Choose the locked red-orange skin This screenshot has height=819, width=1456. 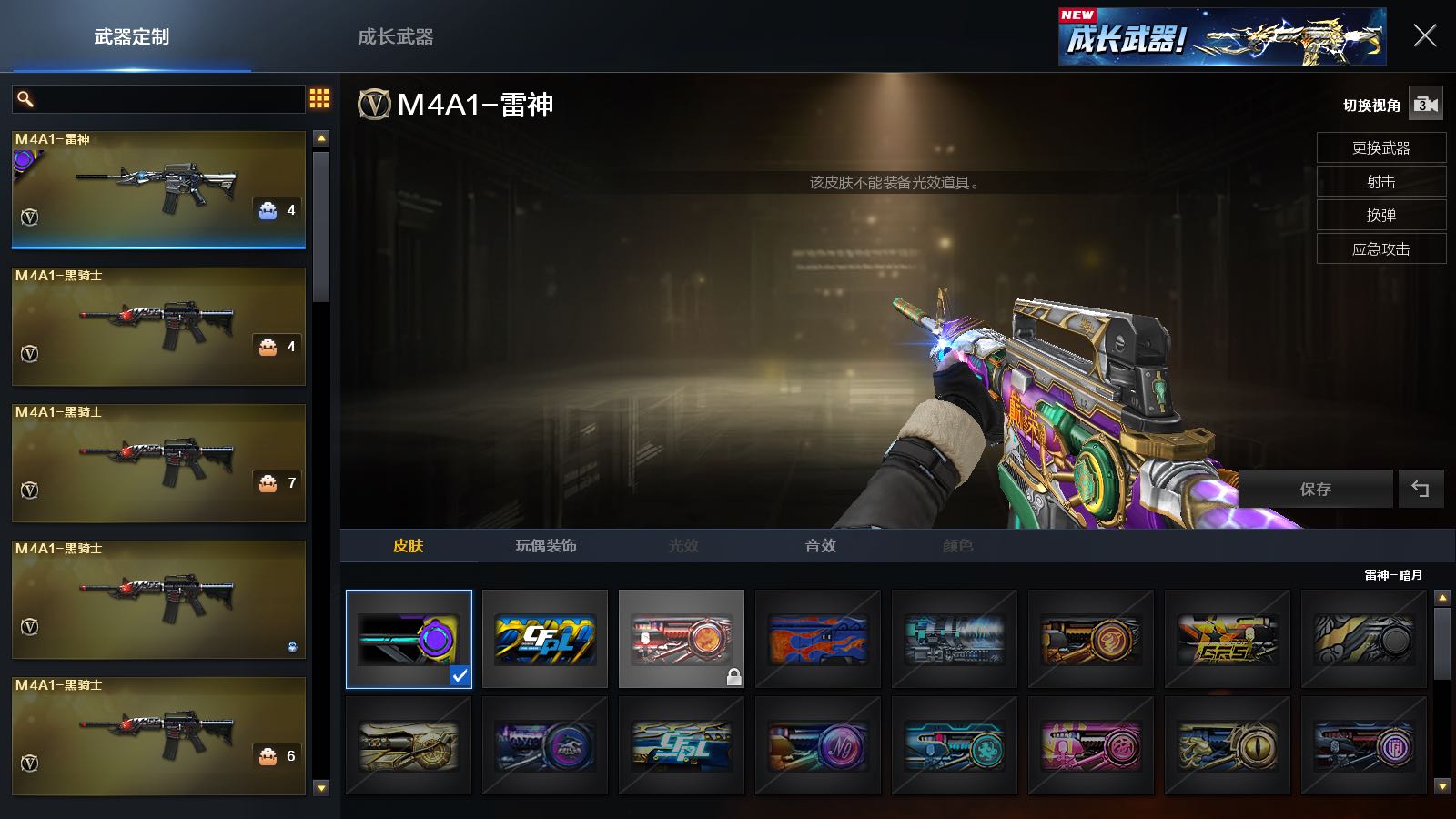click(x=681, y=639)
